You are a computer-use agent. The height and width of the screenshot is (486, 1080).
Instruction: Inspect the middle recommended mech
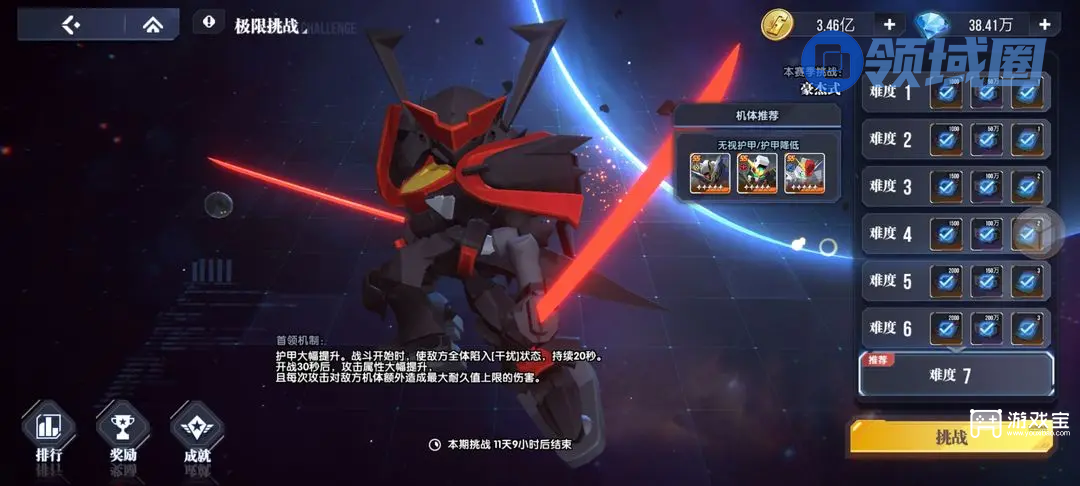757,174
